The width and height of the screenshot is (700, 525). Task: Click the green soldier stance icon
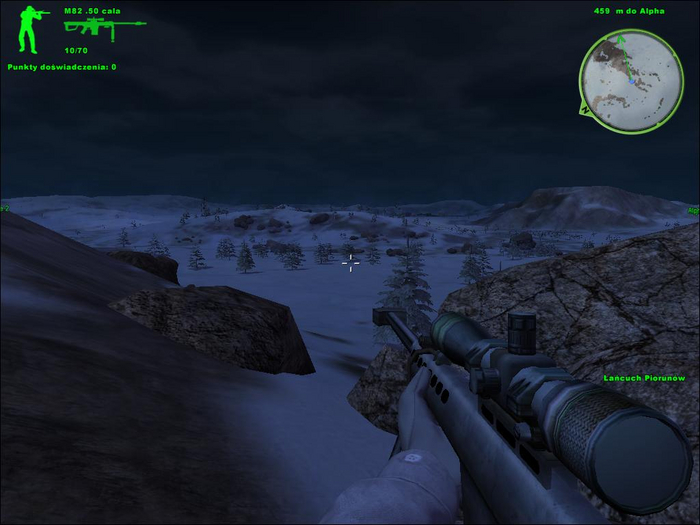coord(30,29)
